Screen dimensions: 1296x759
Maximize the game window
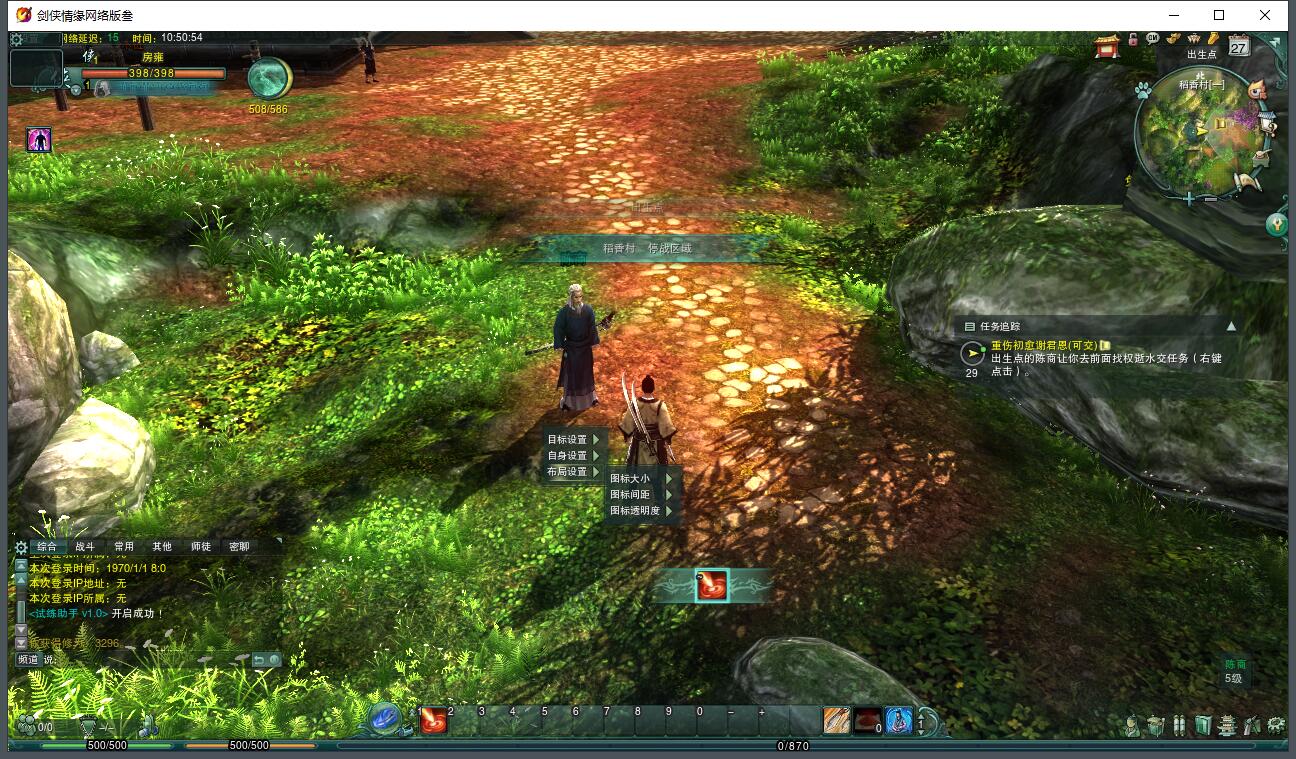pyautogui.click(x=1219, y=15)
